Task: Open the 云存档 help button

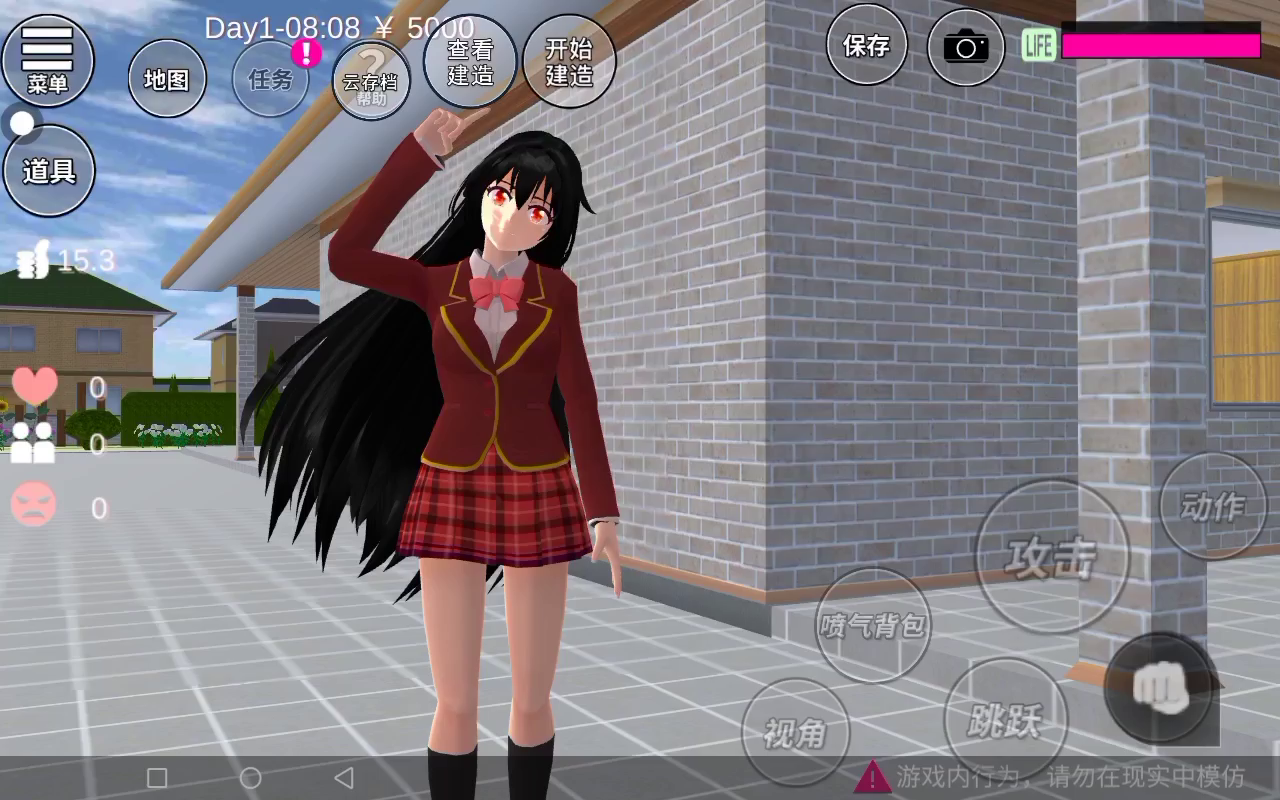Action: (x=371, y=81)
